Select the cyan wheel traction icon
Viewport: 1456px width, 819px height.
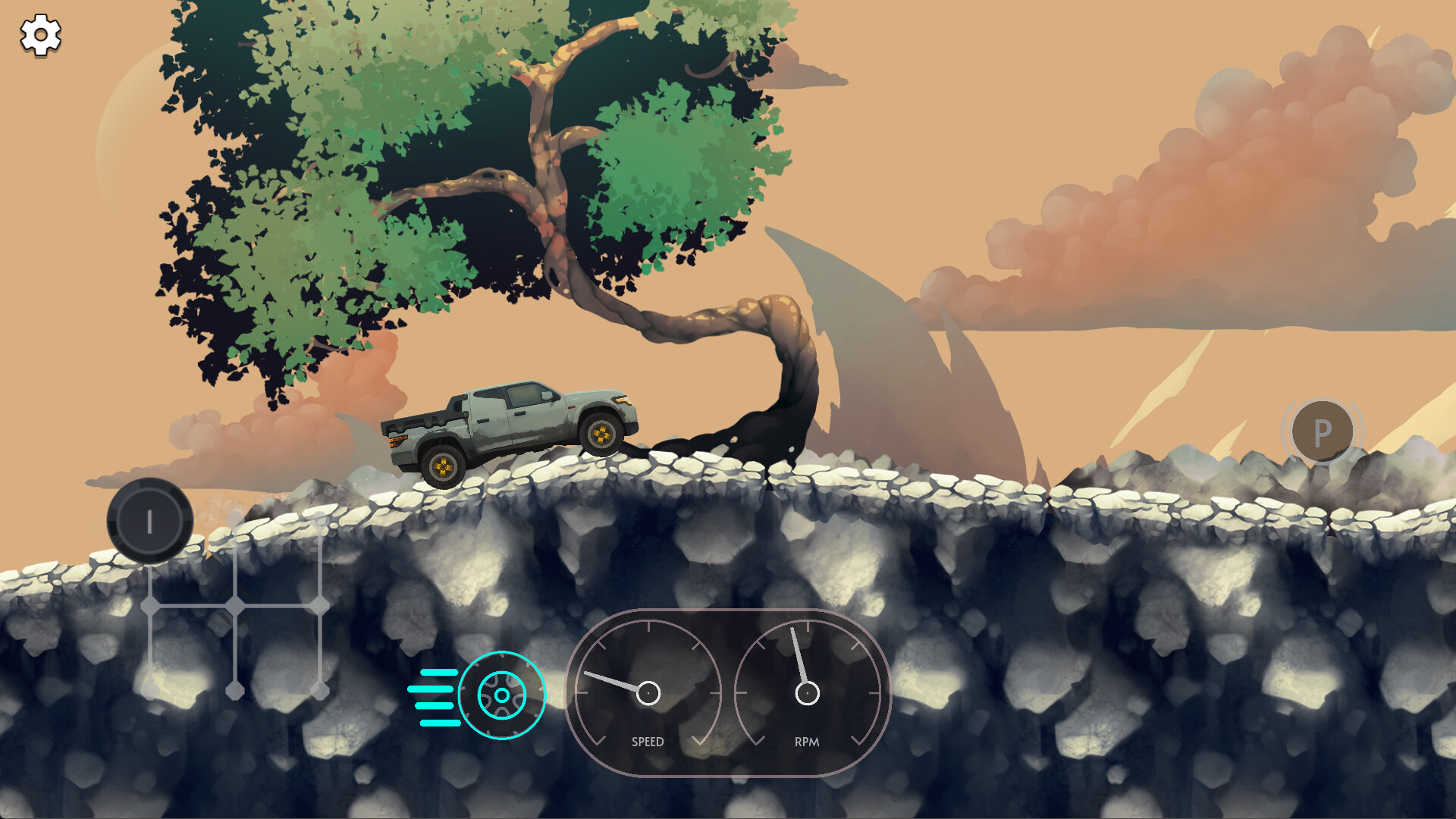point(500,695)
